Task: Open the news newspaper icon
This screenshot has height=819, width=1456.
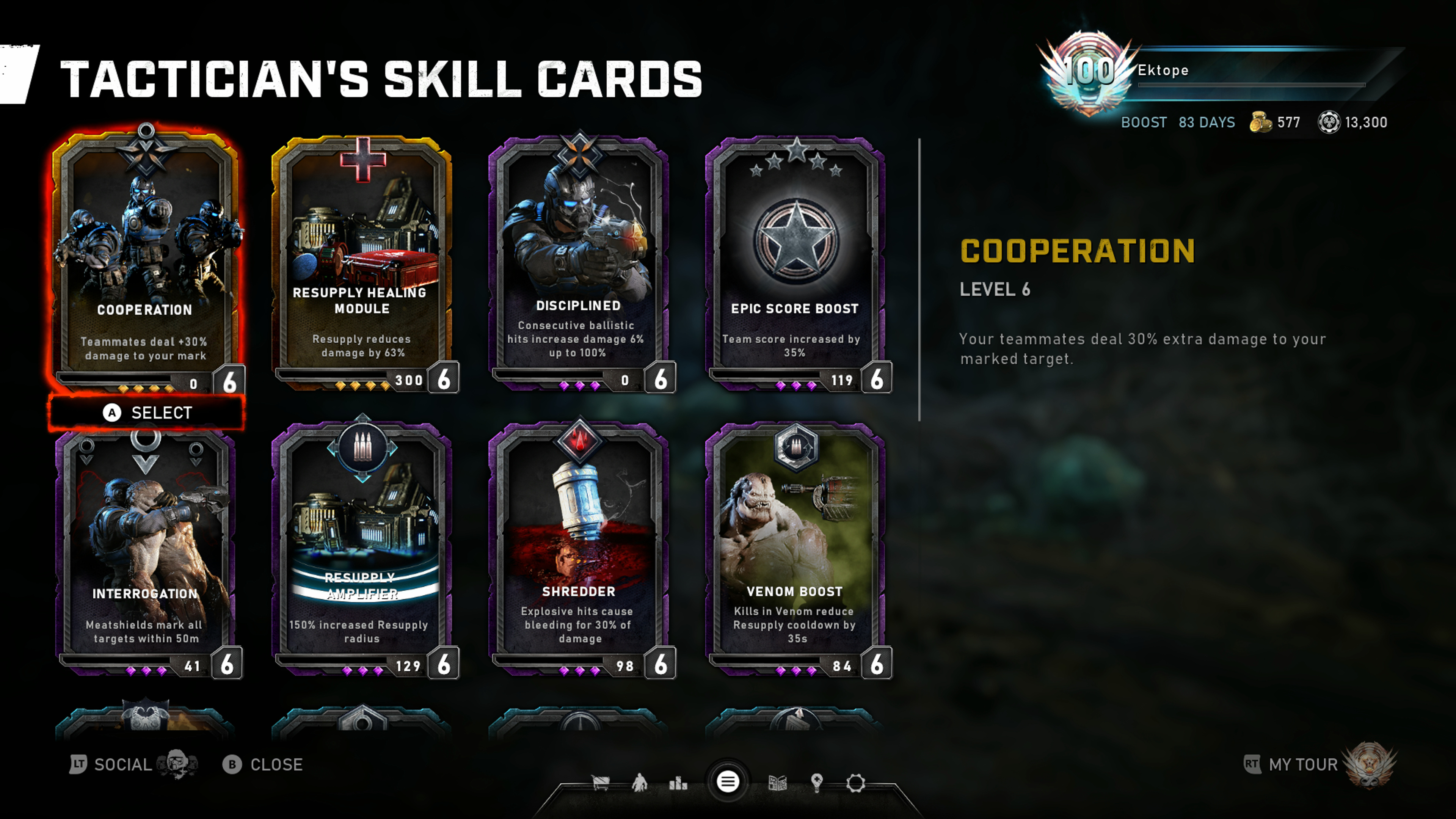Action: (x=778, y=783)
